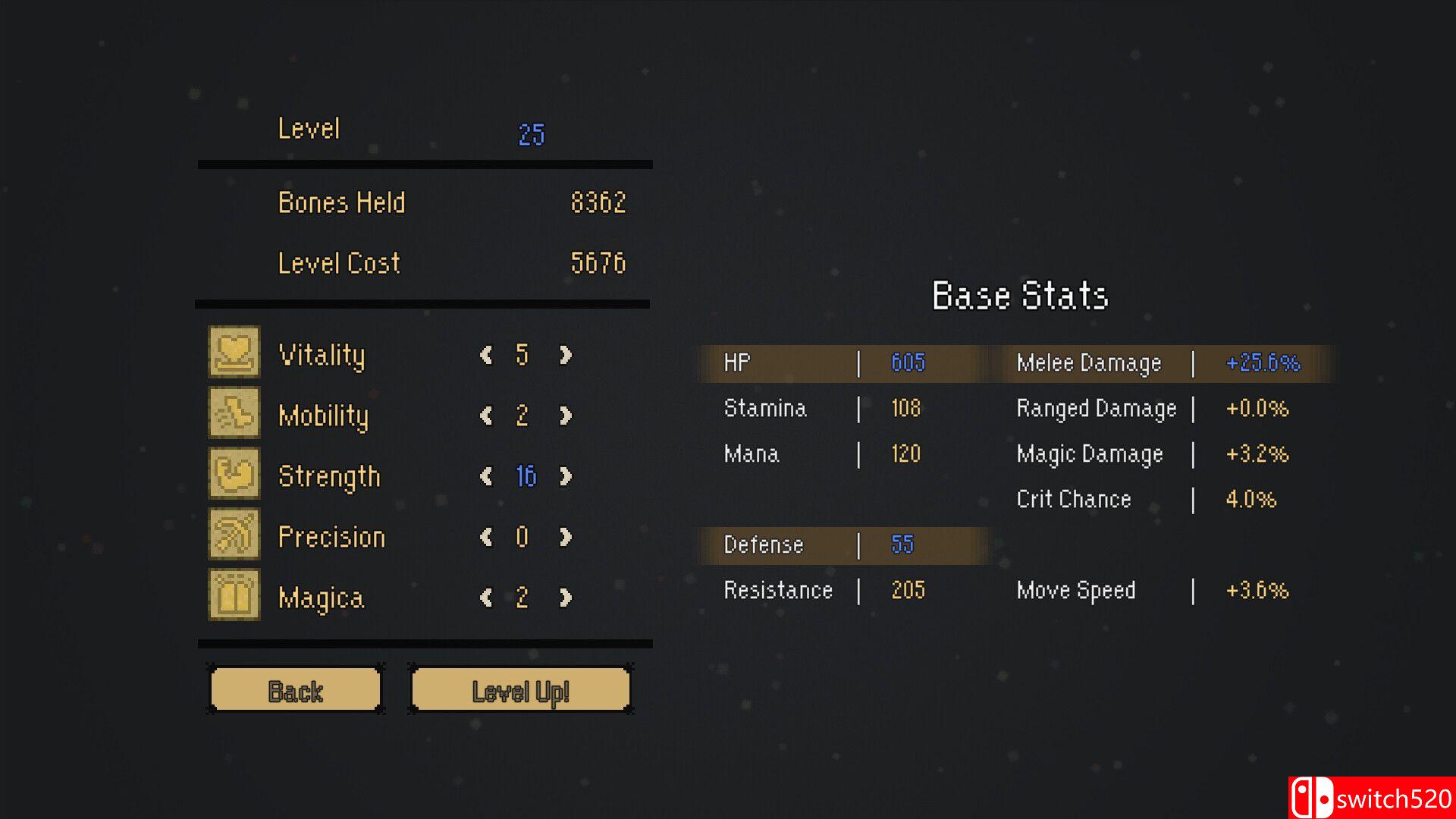This screenshot has width=1456, height=819.
Task: Choose the Magica spellbook icon
Action: (234, 595)
